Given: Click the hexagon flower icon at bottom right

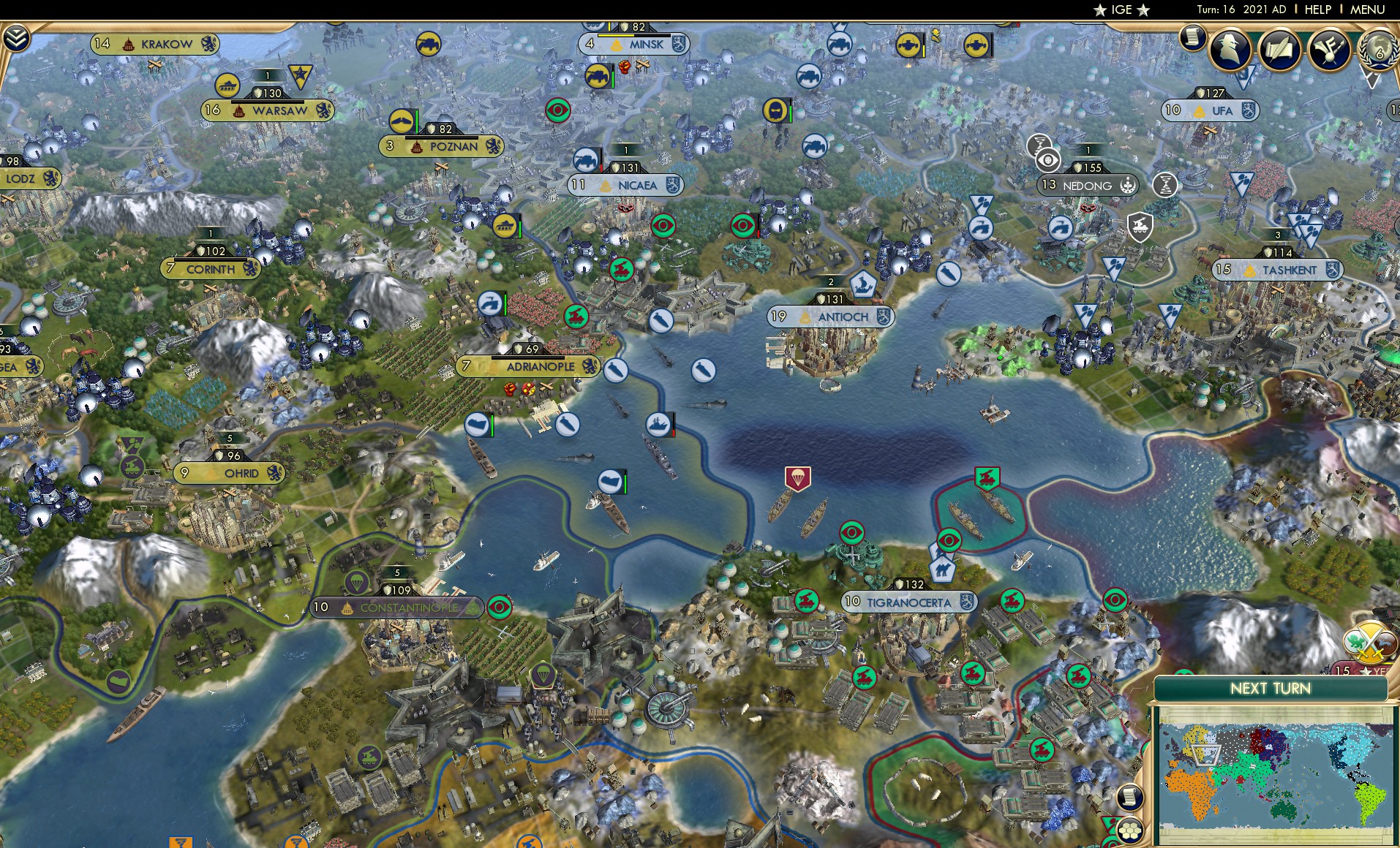Looking at the screenshot, I should pos(1131,832).
